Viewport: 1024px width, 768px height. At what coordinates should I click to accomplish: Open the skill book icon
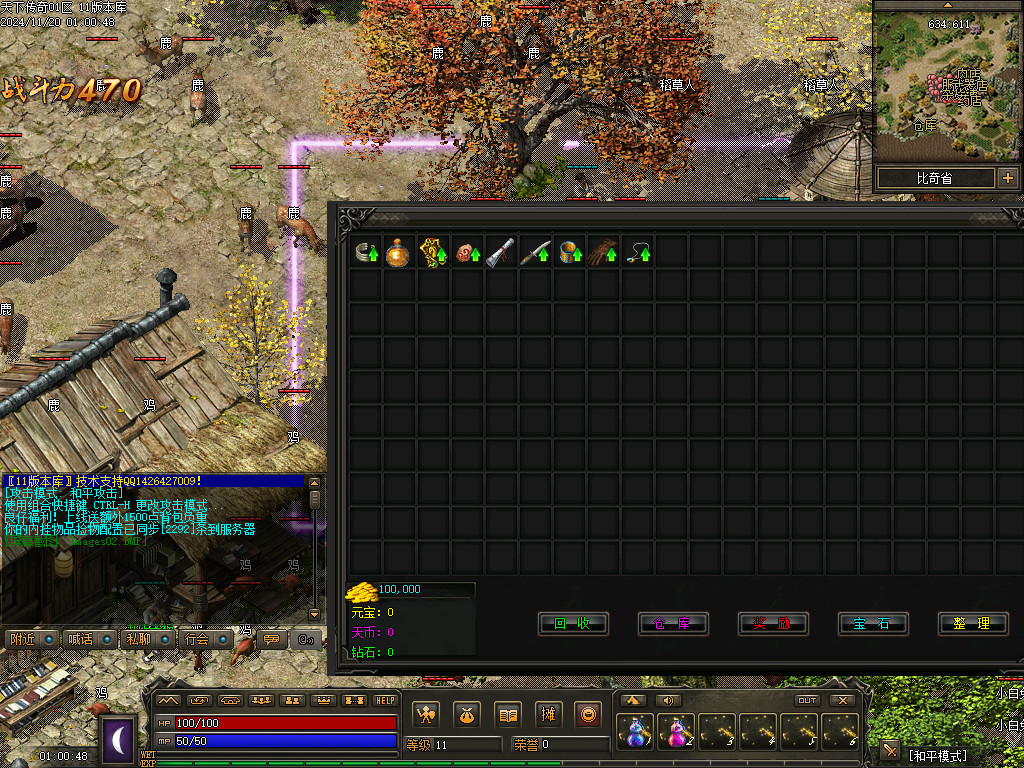tap(509, 714)
